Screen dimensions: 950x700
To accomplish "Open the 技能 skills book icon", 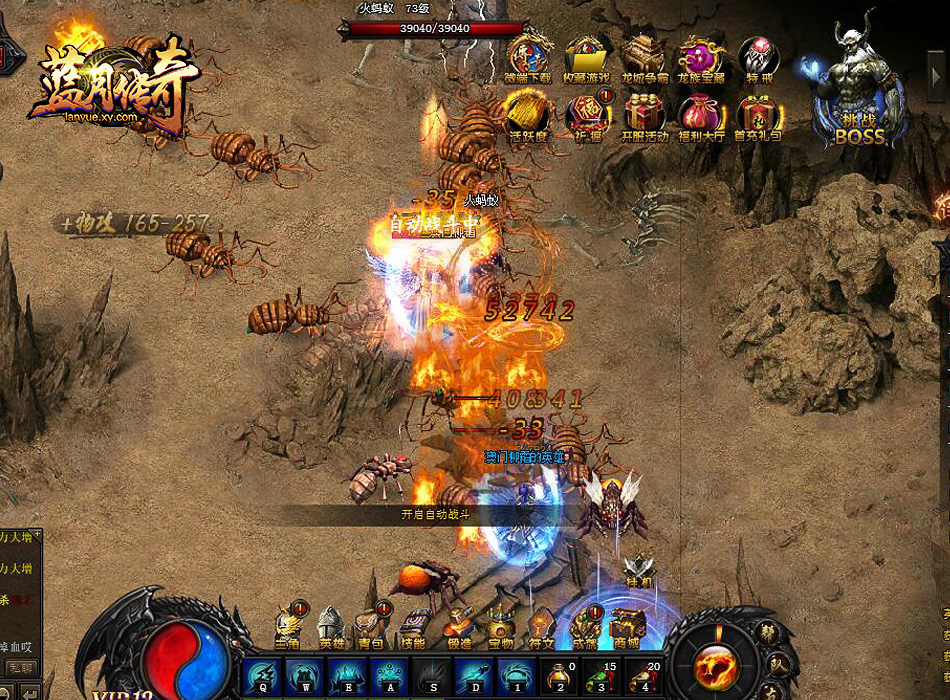I will [412, 628].
